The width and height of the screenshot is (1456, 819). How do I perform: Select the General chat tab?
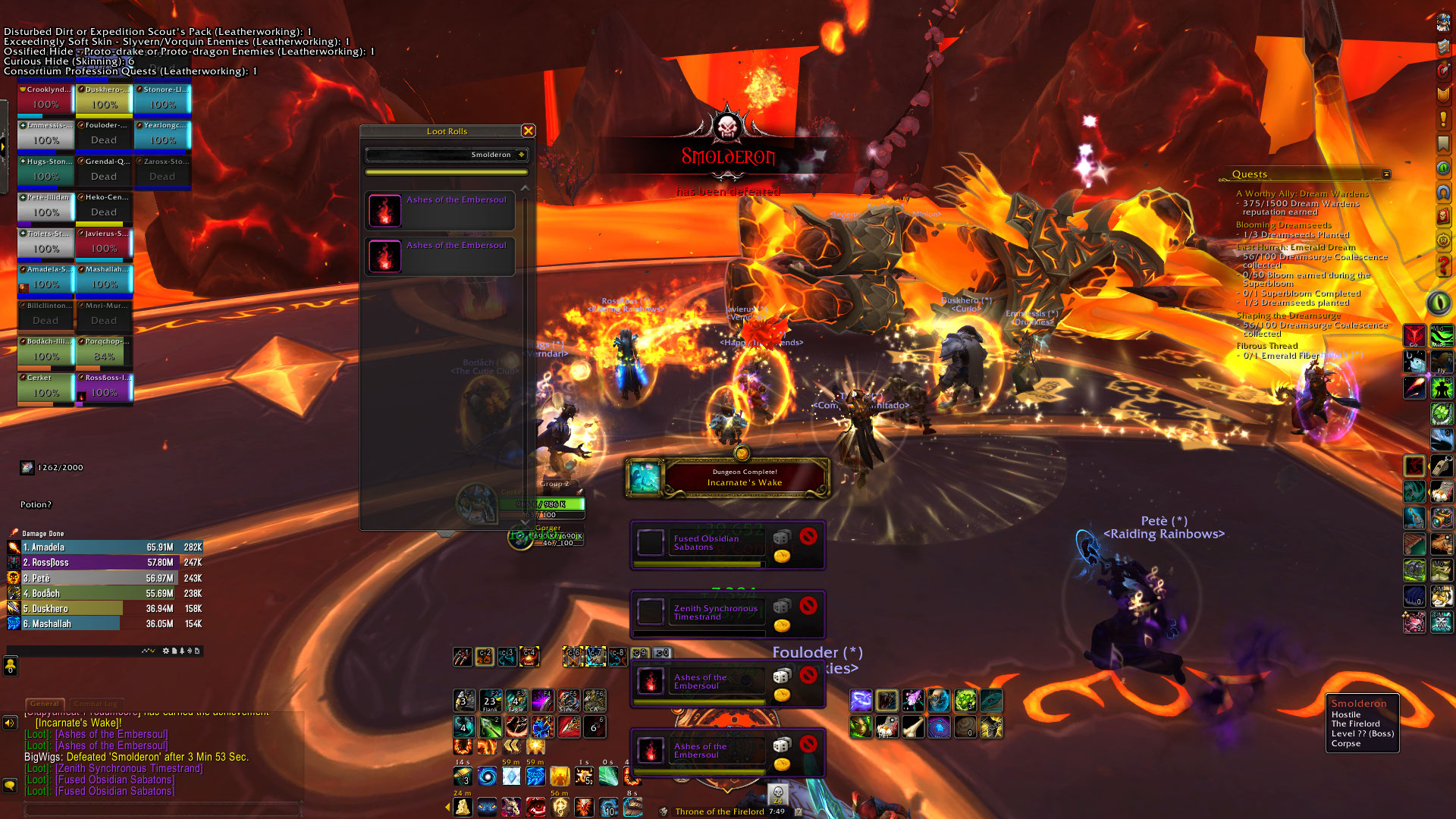pyautogui.click(x=45, y=704)
